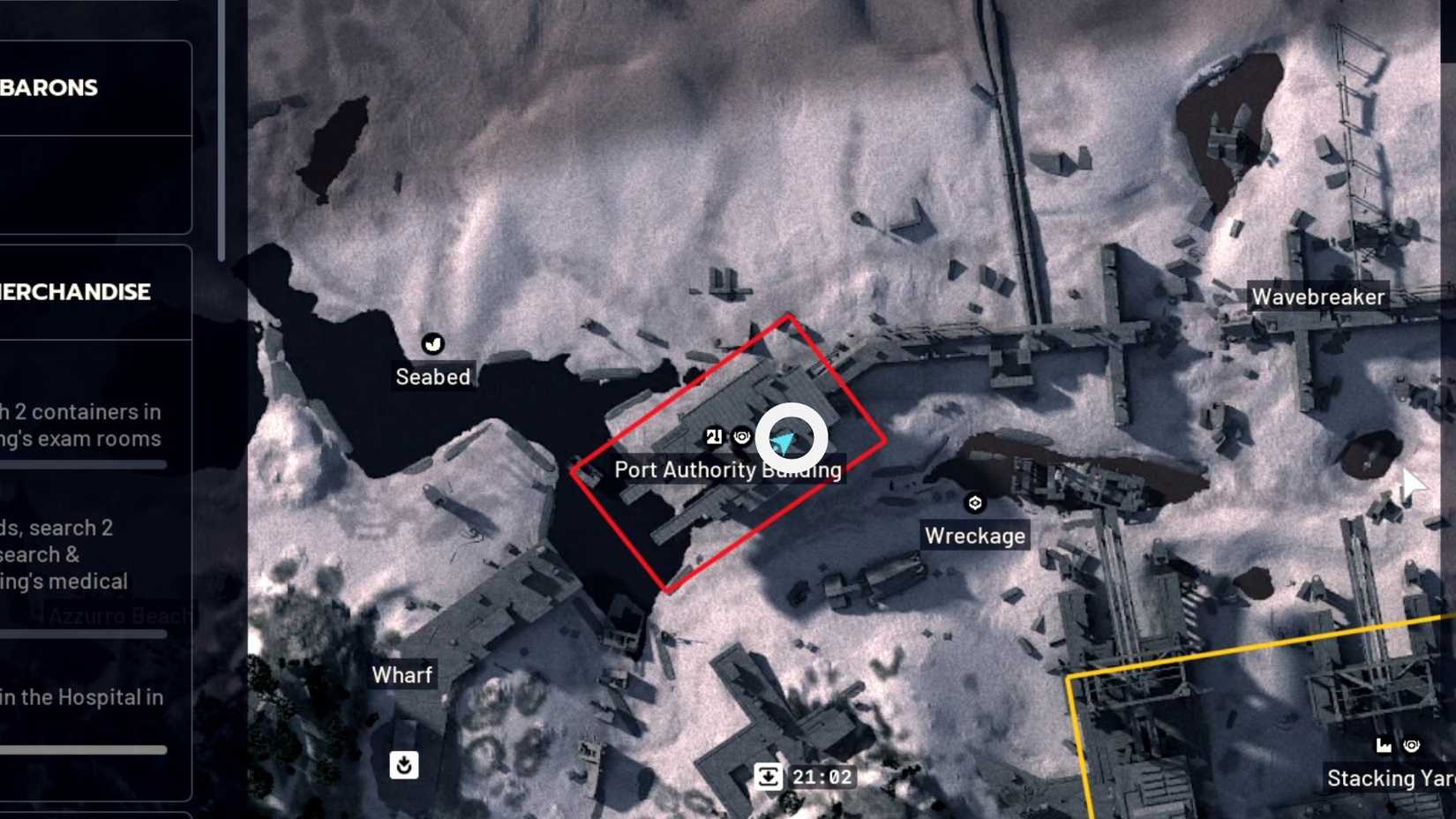Click the Stacking Yard factory icon
Viewport: 1456px width, 819px height.
pyautogui.click(x=1382, y=744)
